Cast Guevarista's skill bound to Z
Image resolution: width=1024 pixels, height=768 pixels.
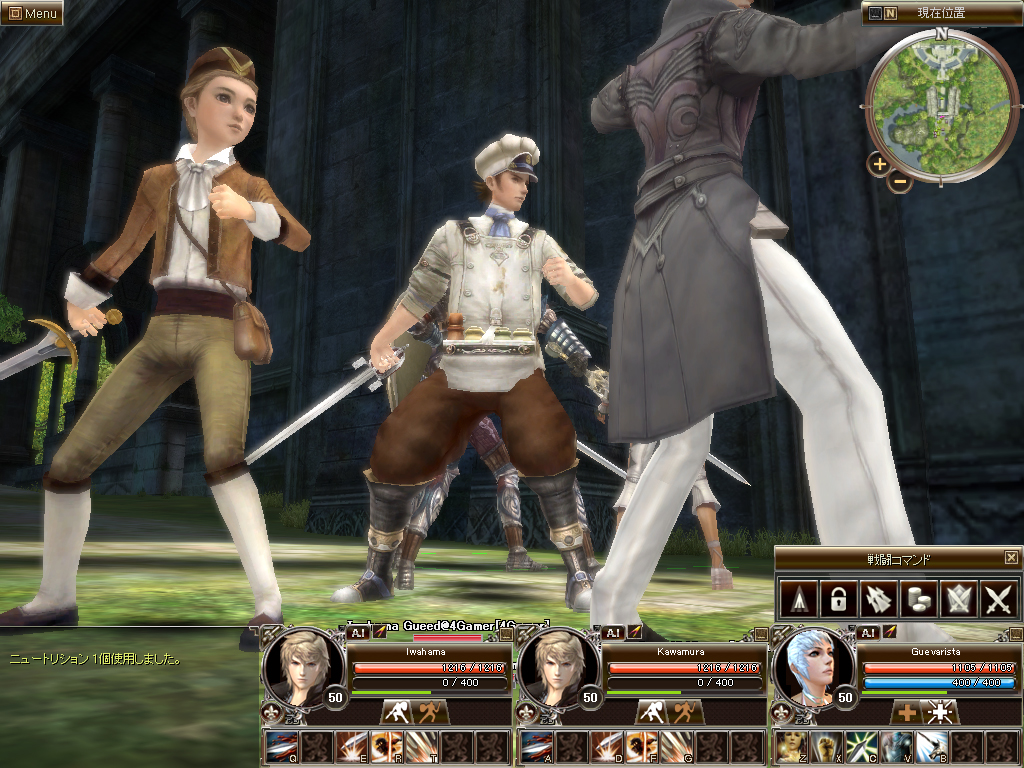click(791, 747)
